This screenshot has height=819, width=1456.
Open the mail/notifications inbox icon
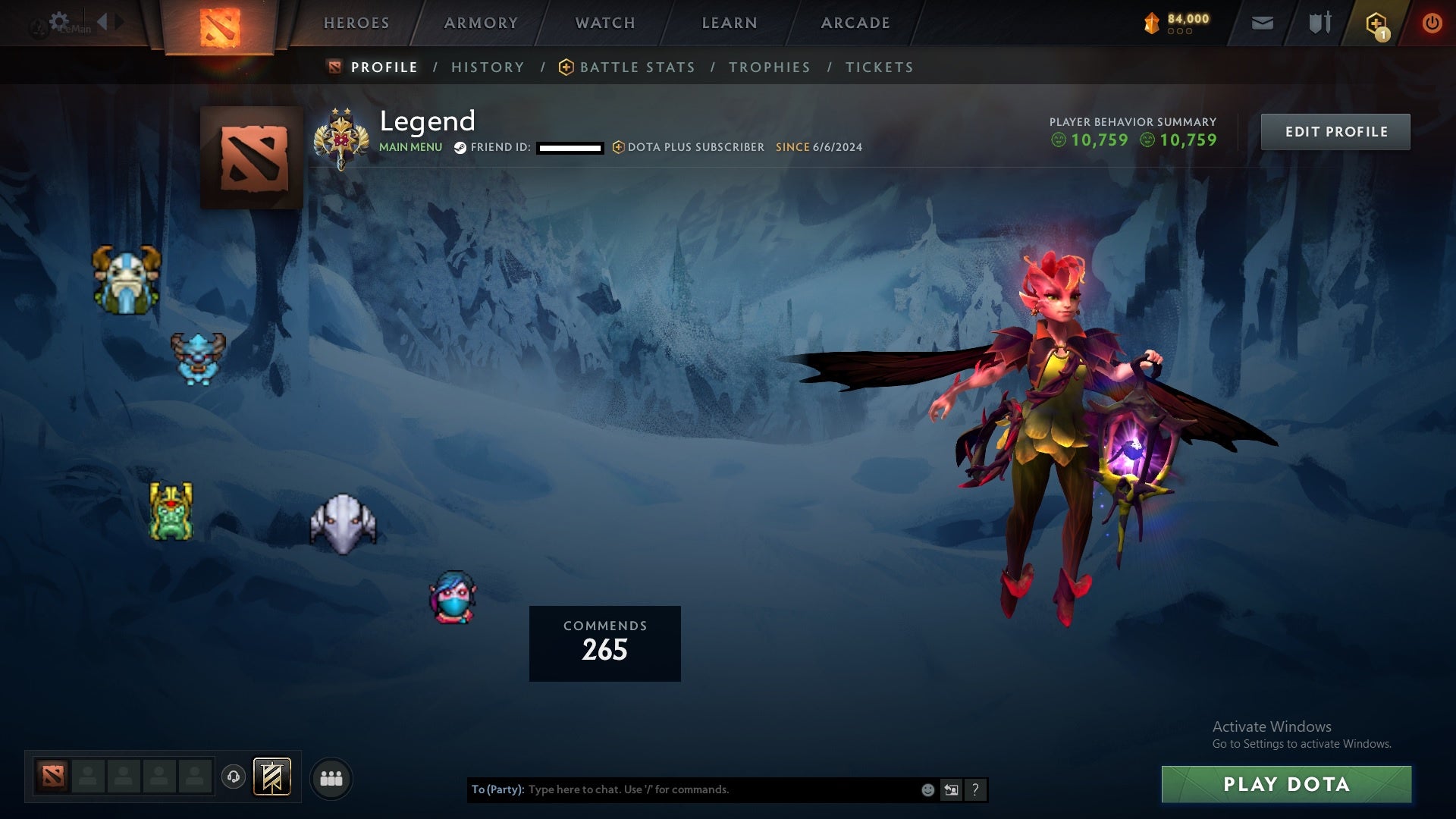pos(1262,23)
